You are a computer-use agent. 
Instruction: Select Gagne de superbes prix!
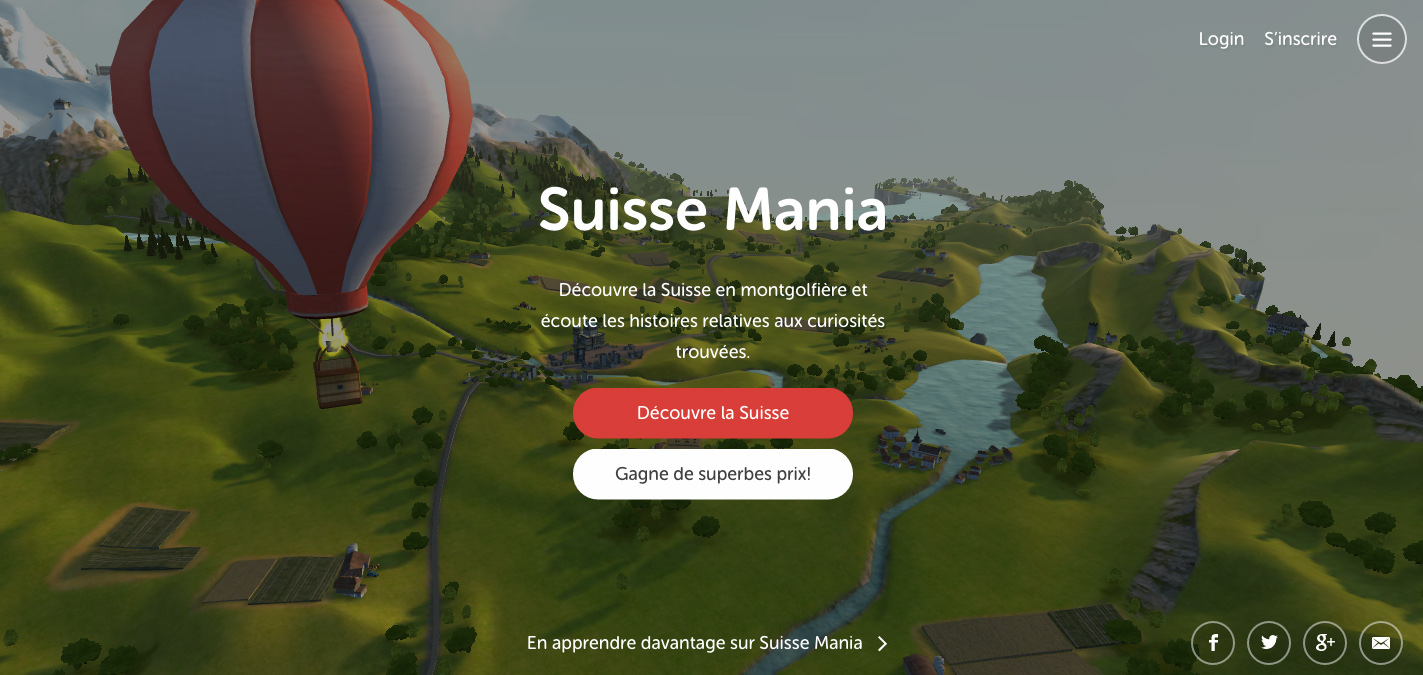(712, 474)
